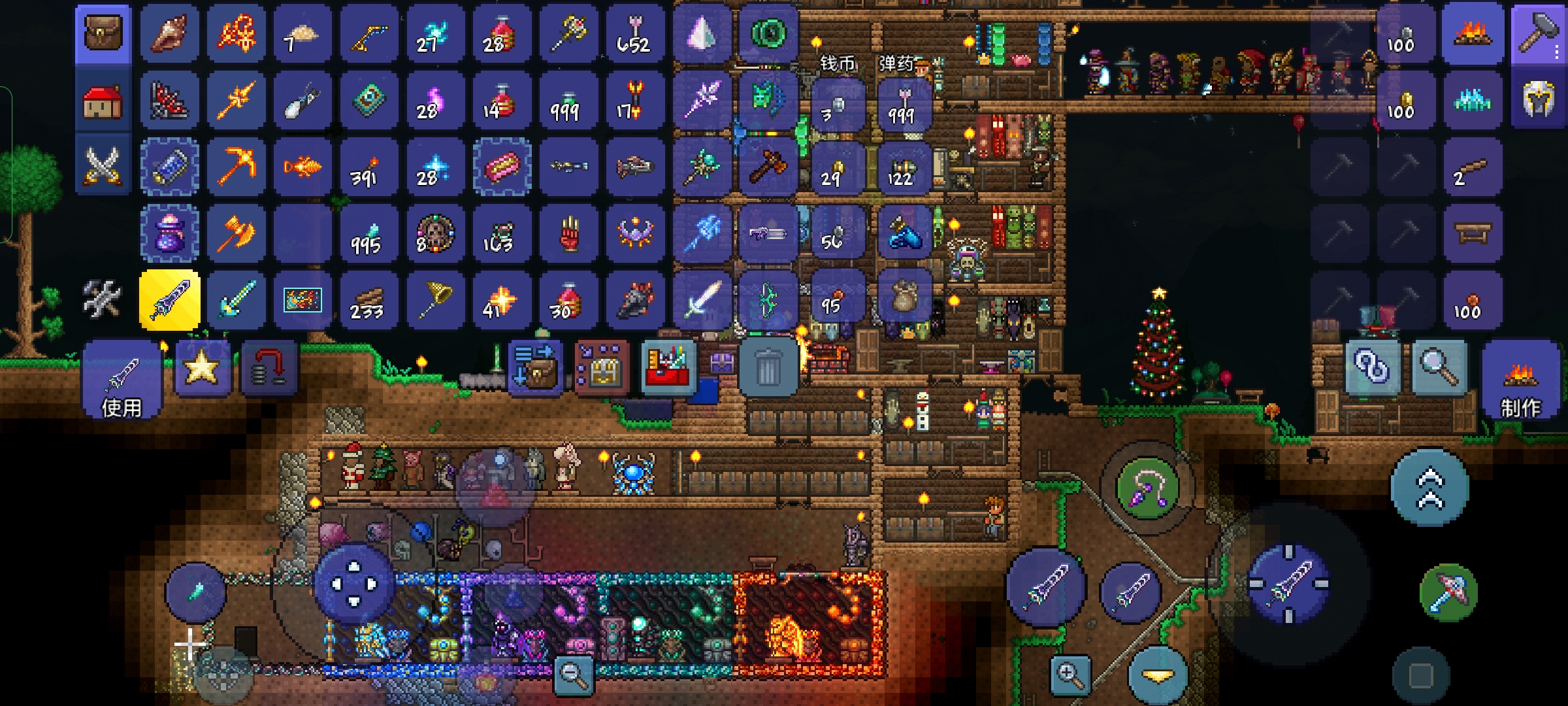Switch to the helmet equipment tab
This screenshot has width=1568, height=706.
[x=1538, y=100]
